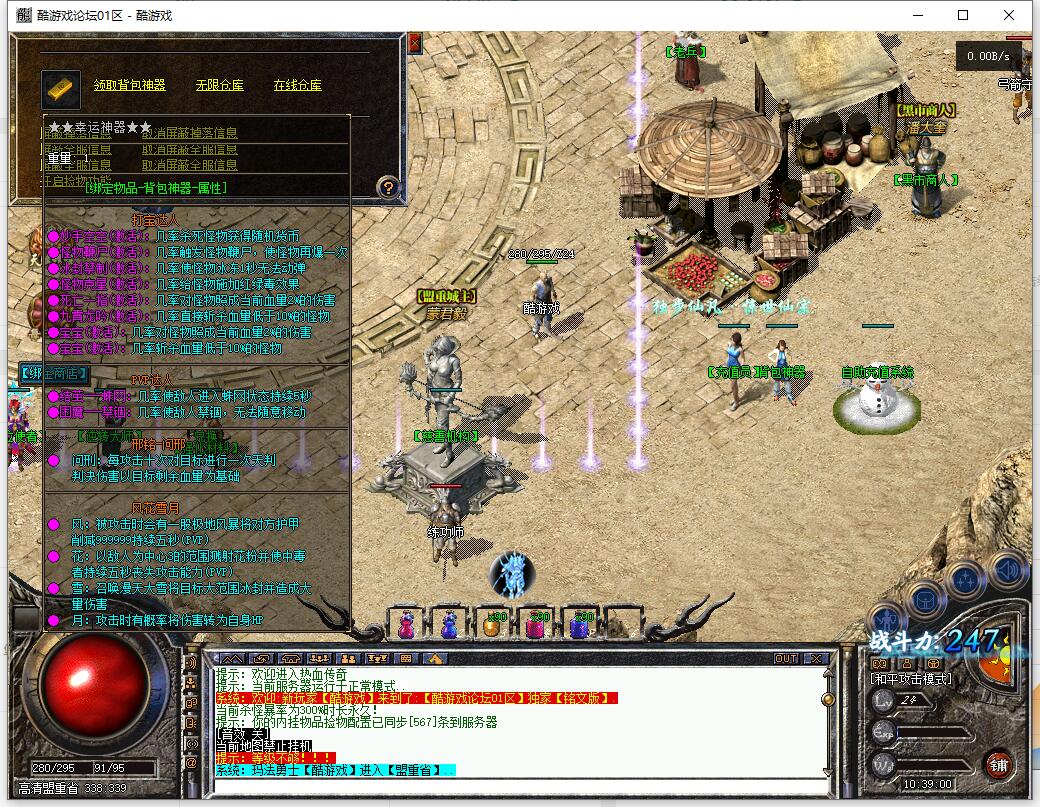Toggle the 和平攻击模式 attack mode
Screen dimensions: 1040x807
(x=910, y=679)
